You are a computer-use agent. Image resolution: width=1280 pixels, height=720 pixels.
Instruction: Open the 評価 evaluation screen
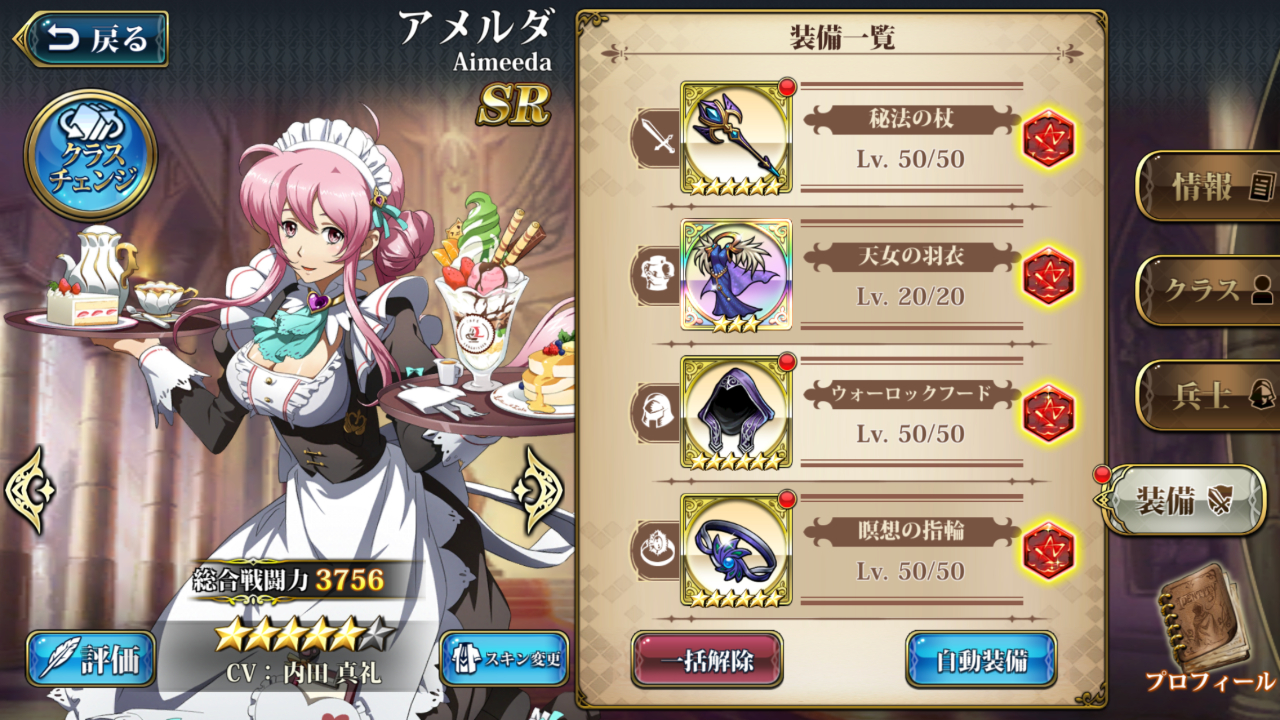(91, 658)
